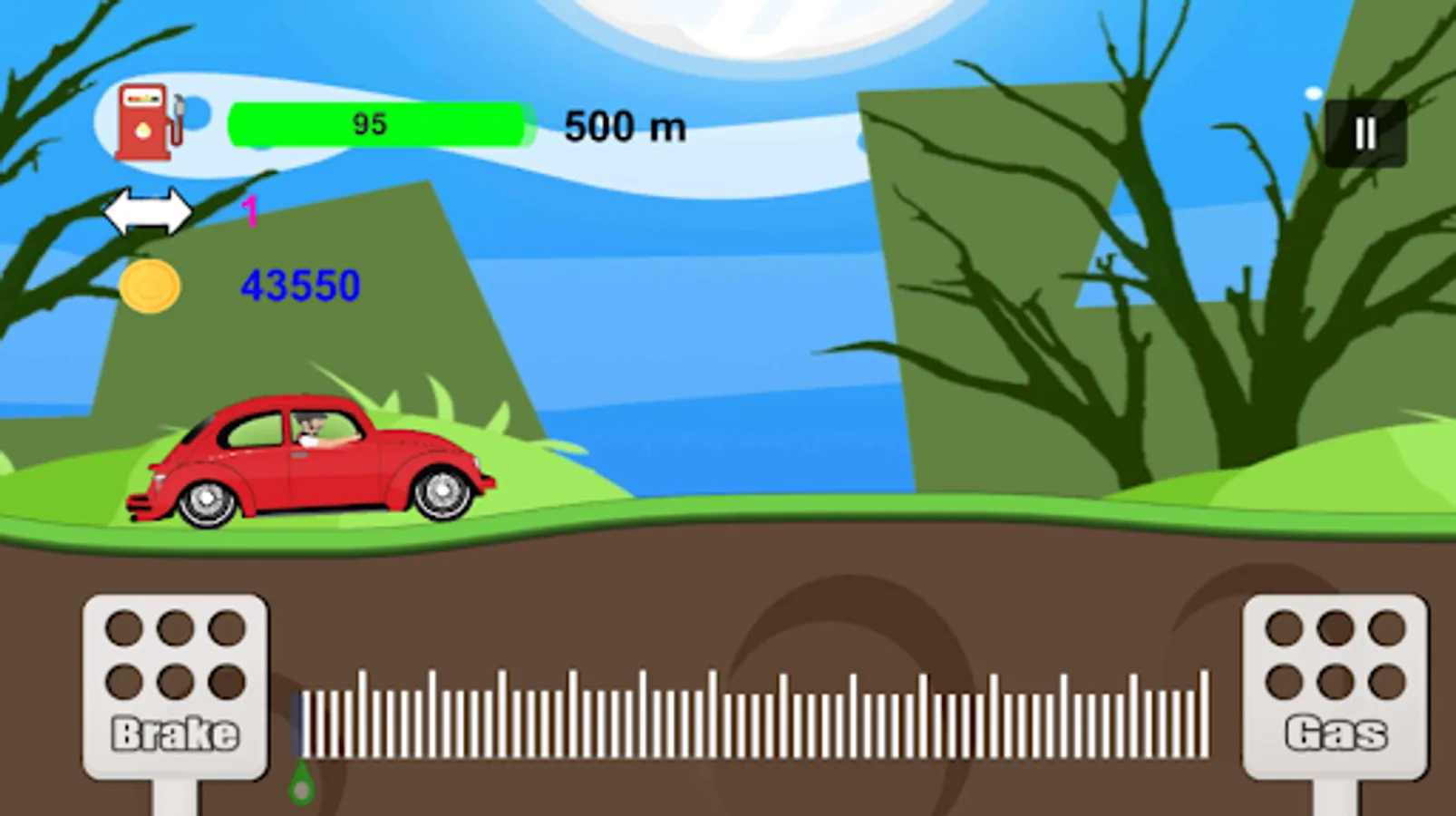The width and height of the screenshot is (1456, 816).
Task: Toggle the car direction with the arrow switch
Action: pos(150,209)
